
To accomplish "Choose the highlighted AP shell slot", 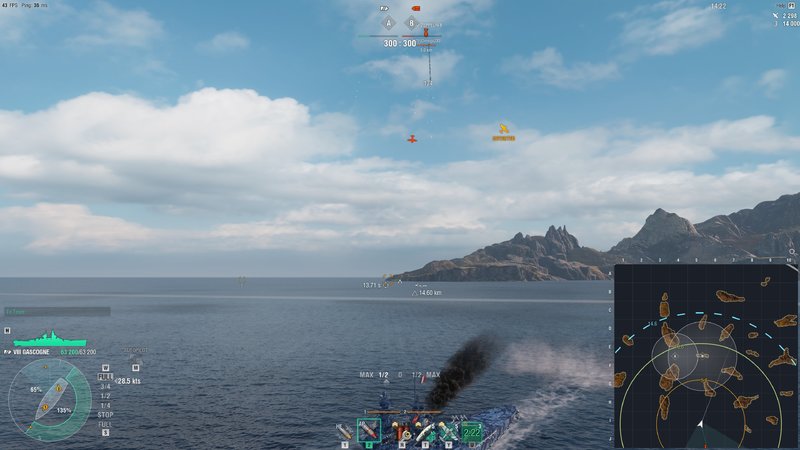I will [368, 431].
